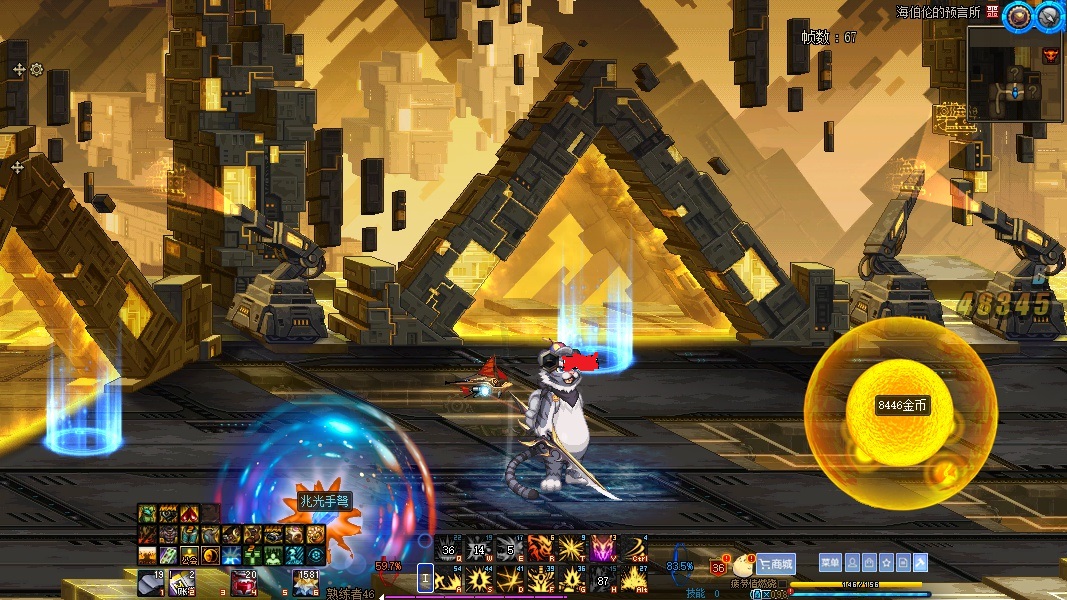1067x600 pixels.
Task: Activate the swirl skill on Ctrl
Action: tap(634, 548)
